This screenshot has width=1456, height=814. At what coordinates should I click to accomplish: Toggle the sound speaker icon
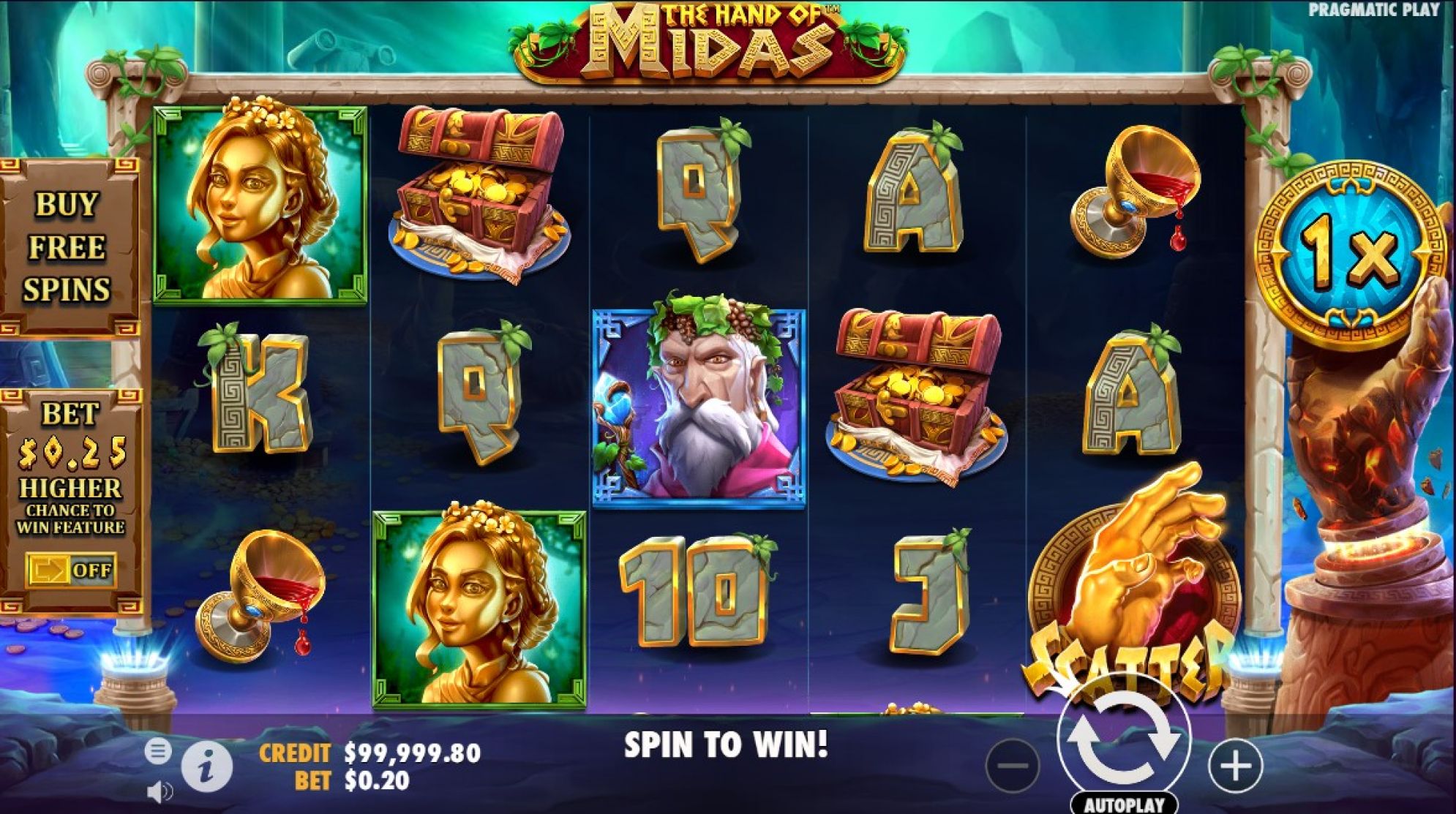(x=160, y=791)
